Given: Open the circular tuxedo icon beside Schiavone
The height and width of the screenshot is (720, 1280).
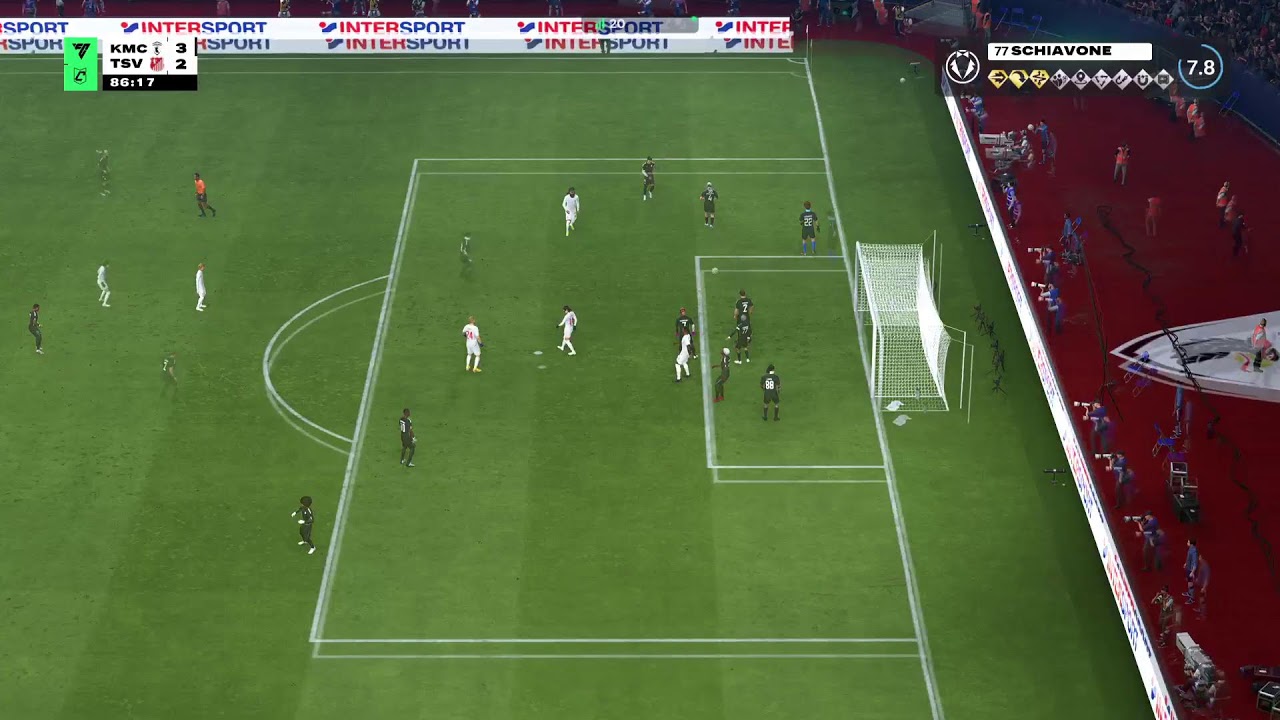Looking at the screenshot, I should tap(963, 66).
